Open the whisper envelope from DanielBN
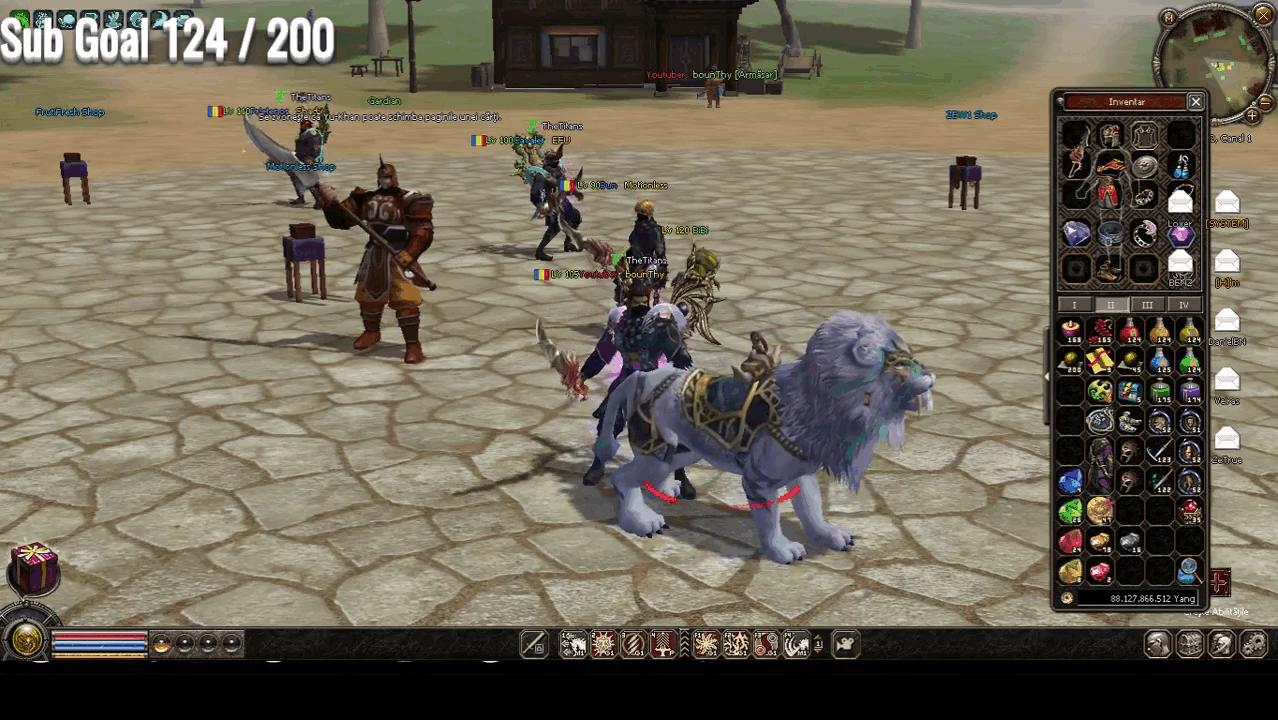Image resolution: width=1278 pixels, height=720 pixels. pos(1227,321)
